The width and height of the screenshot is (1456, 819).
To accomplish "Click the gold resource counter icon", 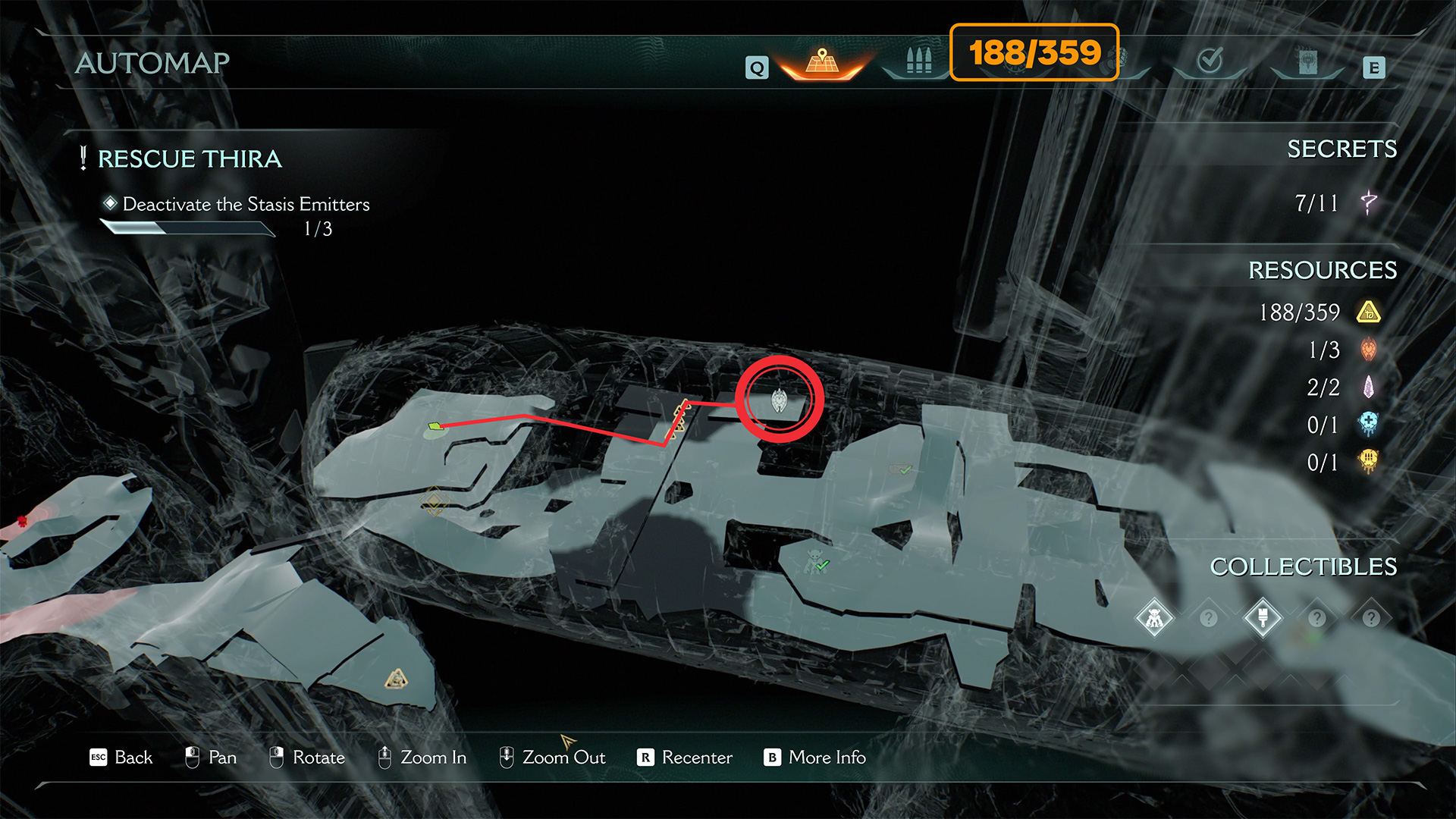I will click(x=1368, y=312).
